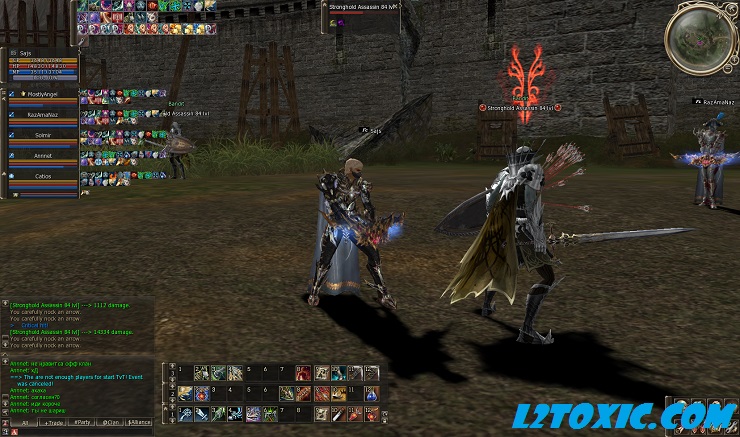The width and height of the screenshot is (740, 437).
Task: Switch to the $Alliance chat tab
Action: tap(139, 423)
